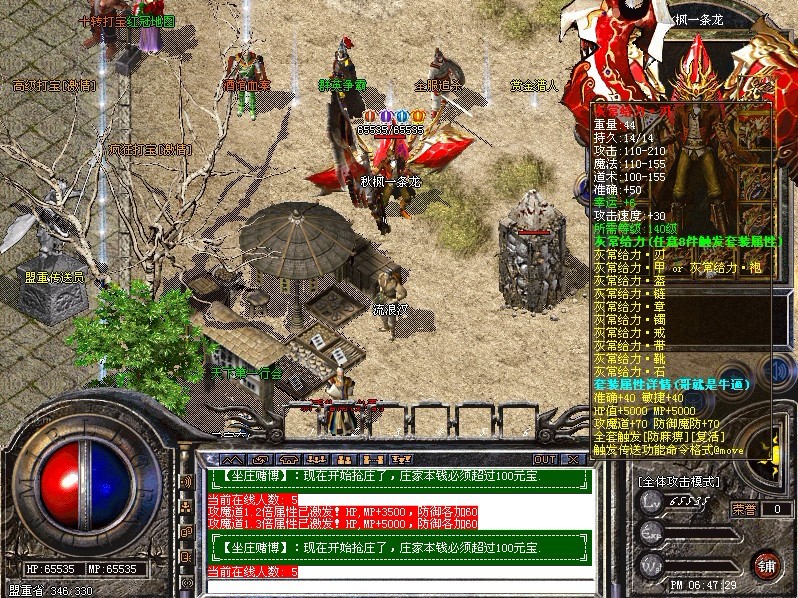Close the chat panel with the X button
Image resolution: width=798 pixels, height=598 pixels.
pos(572,459)
